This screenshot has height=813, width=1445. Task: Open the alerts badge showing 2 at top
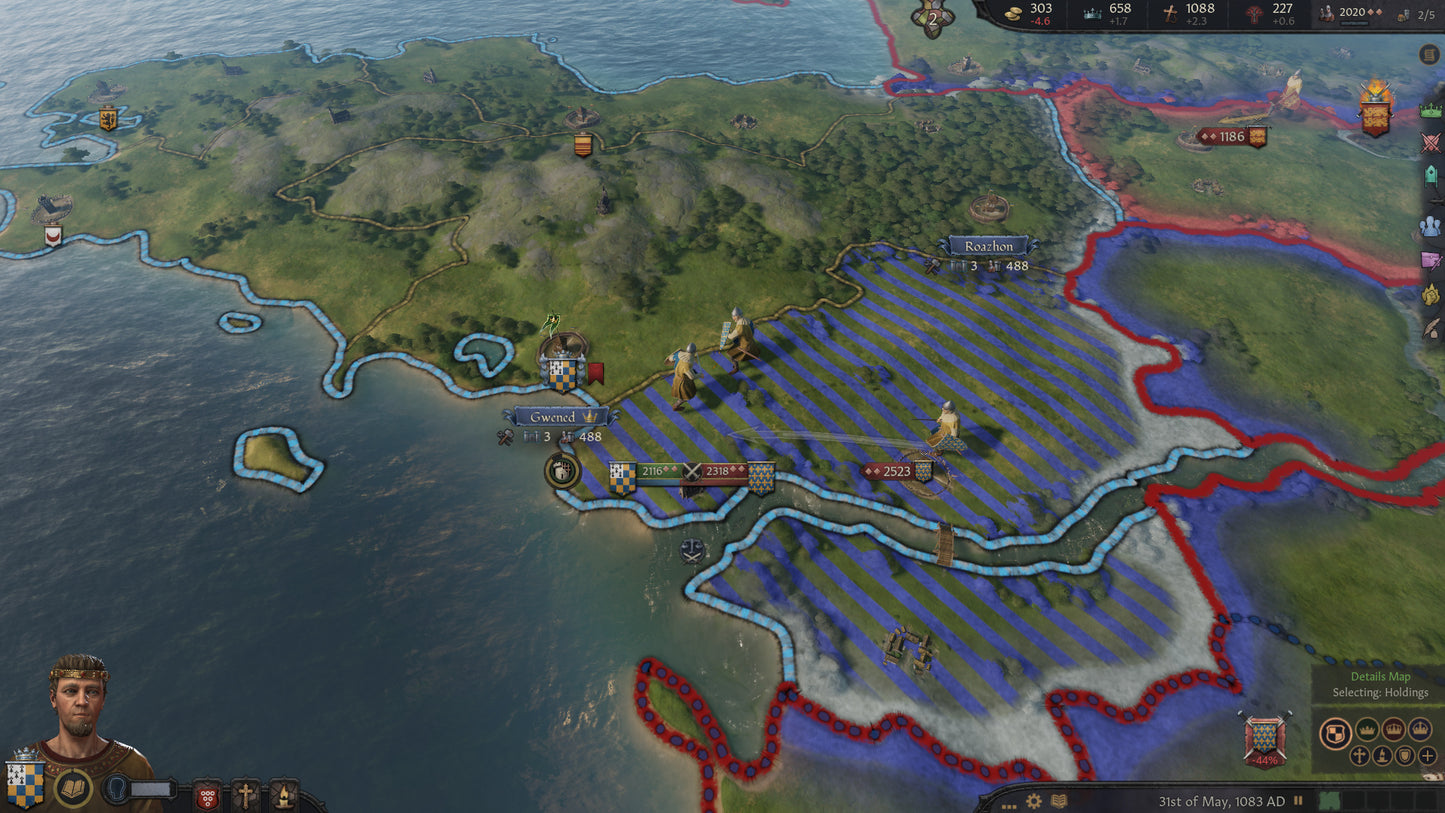[x=932, y=16]
